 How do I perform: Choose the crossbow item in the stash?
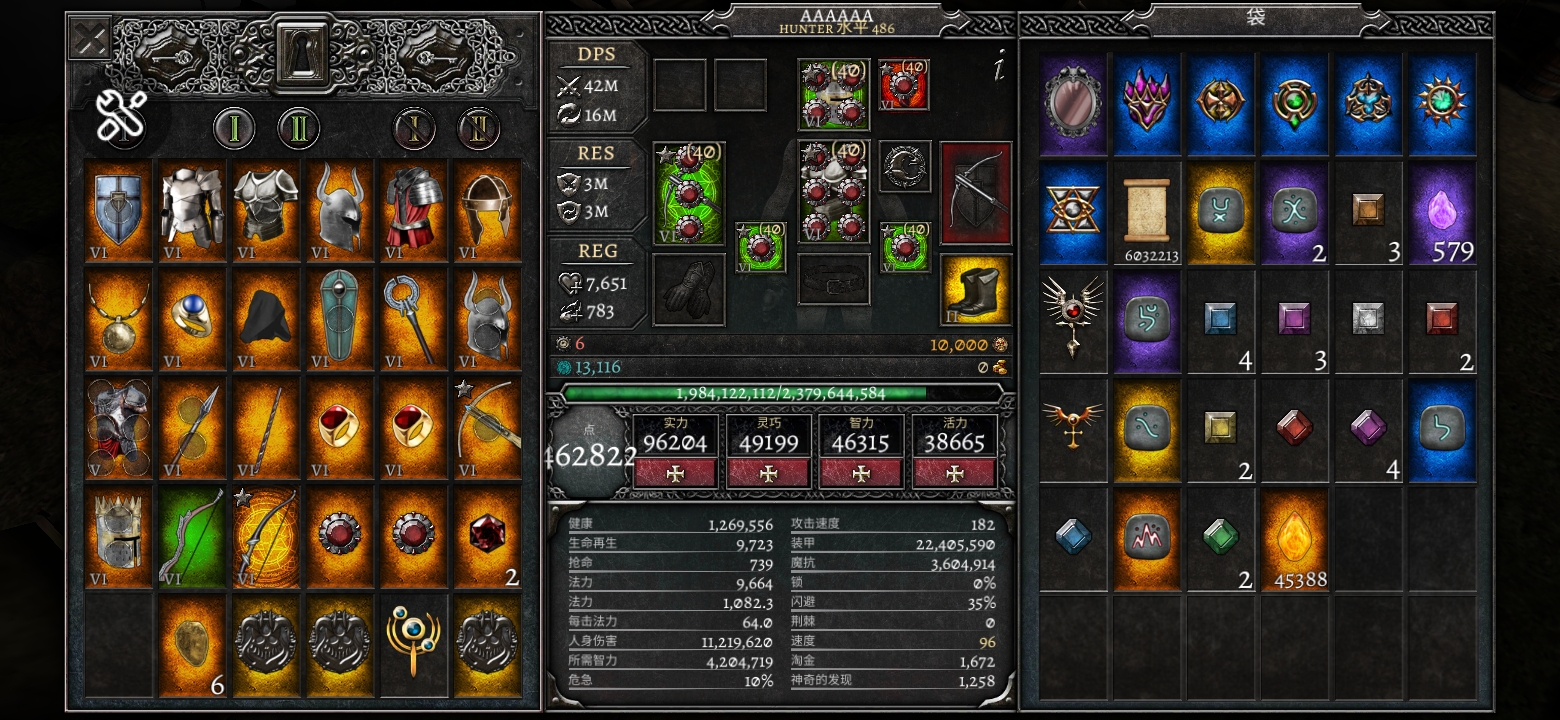click(x=487, y=427)
